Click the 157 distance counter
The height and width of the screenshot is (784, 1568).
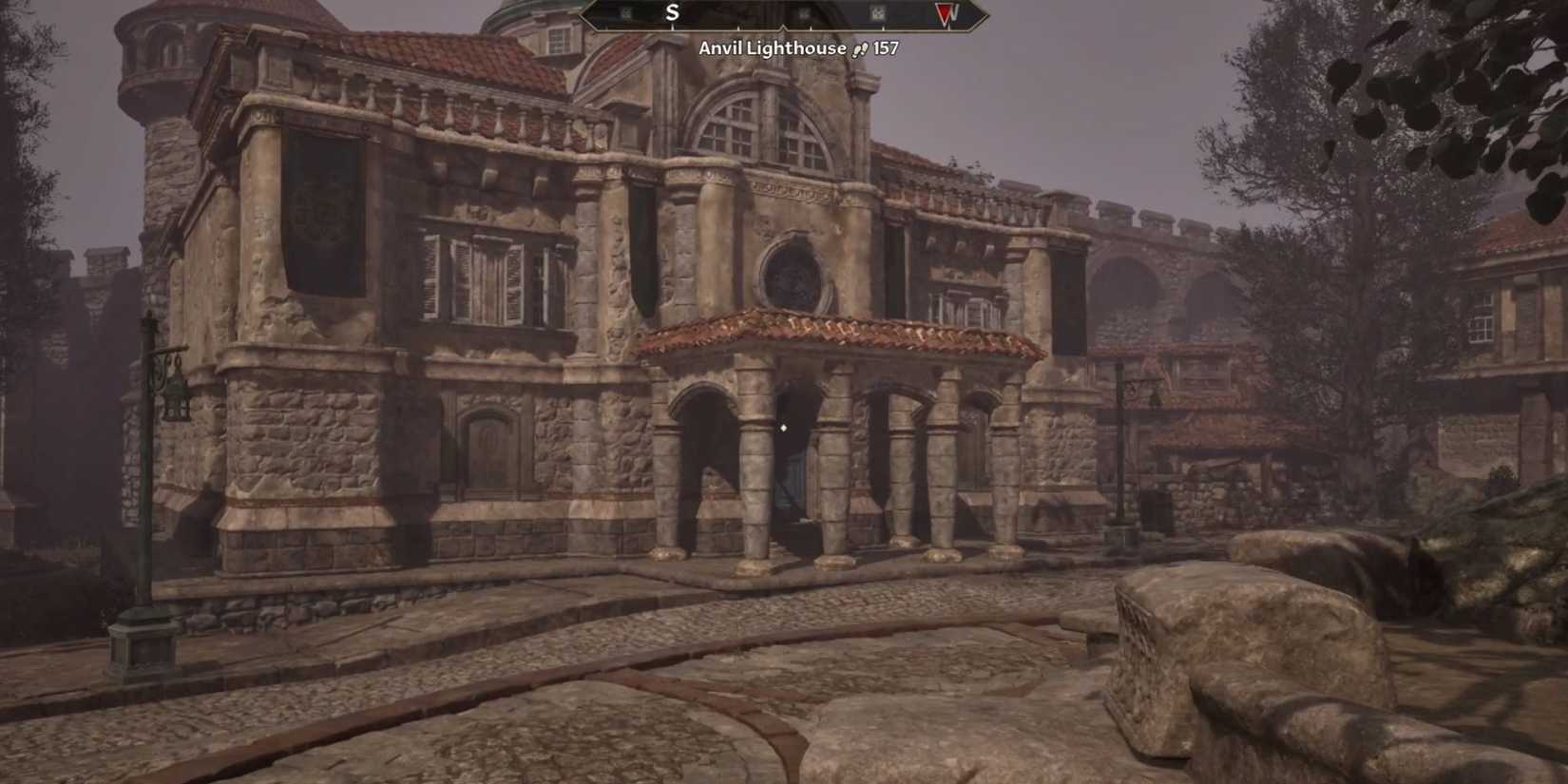pos(886,48)
